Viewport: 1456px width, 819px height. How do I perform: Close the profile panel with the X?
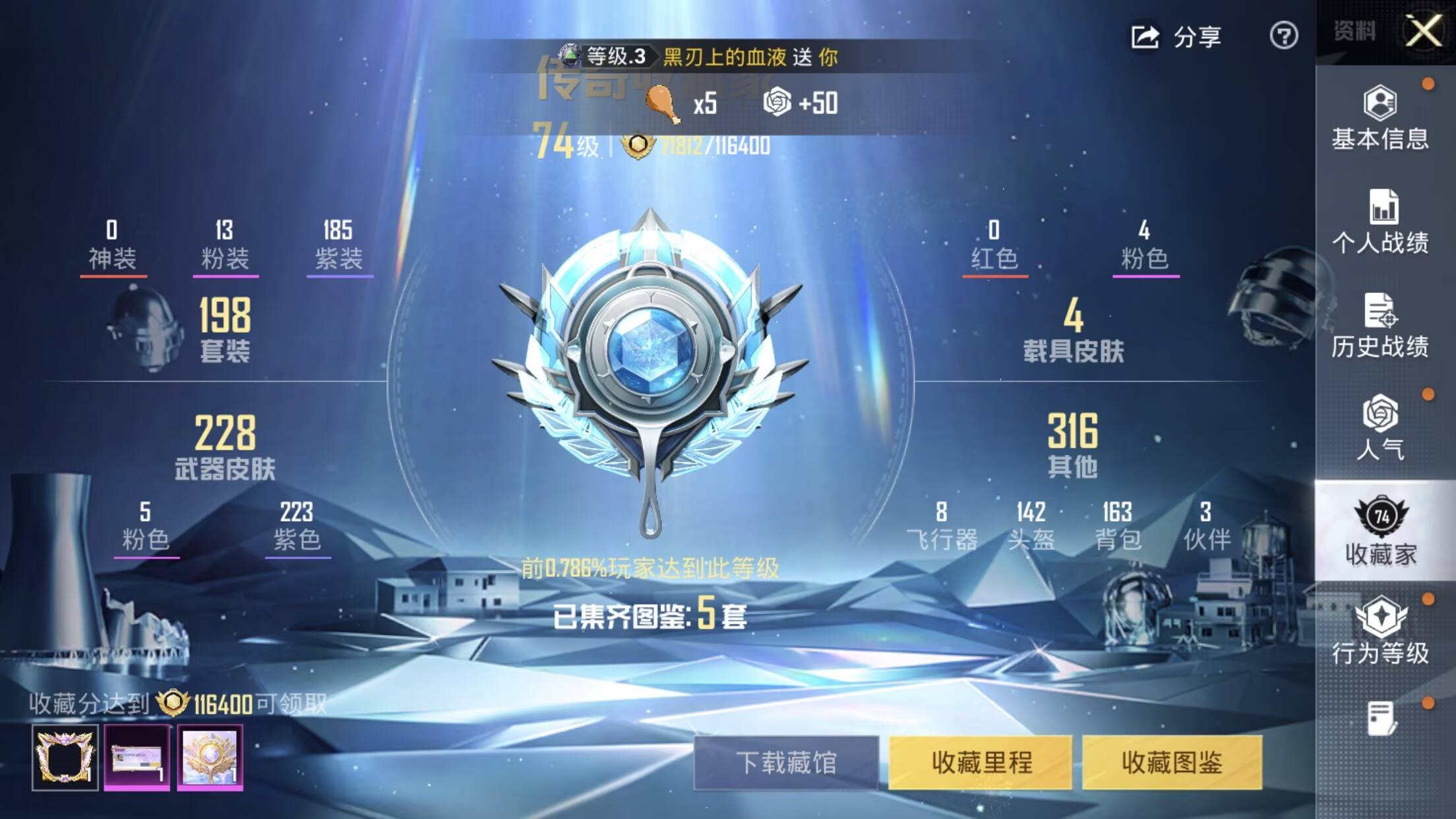click(1423, 31)
